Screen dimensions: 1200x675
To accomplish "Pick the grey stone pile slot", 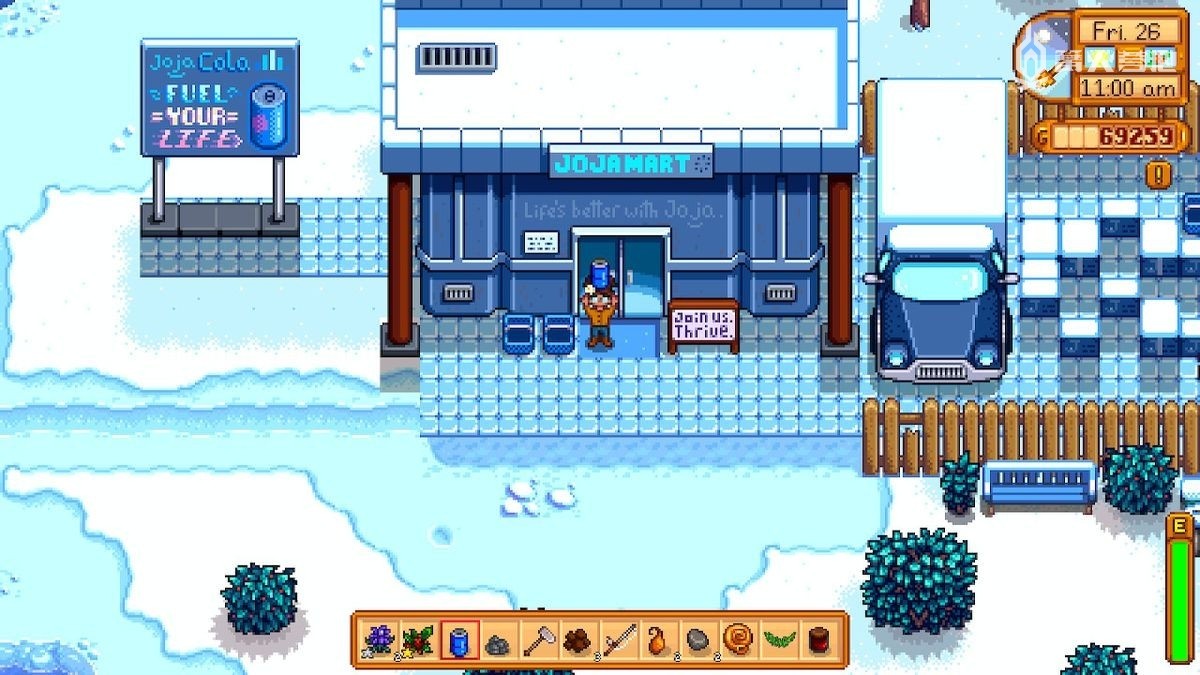I will (498, 639).
